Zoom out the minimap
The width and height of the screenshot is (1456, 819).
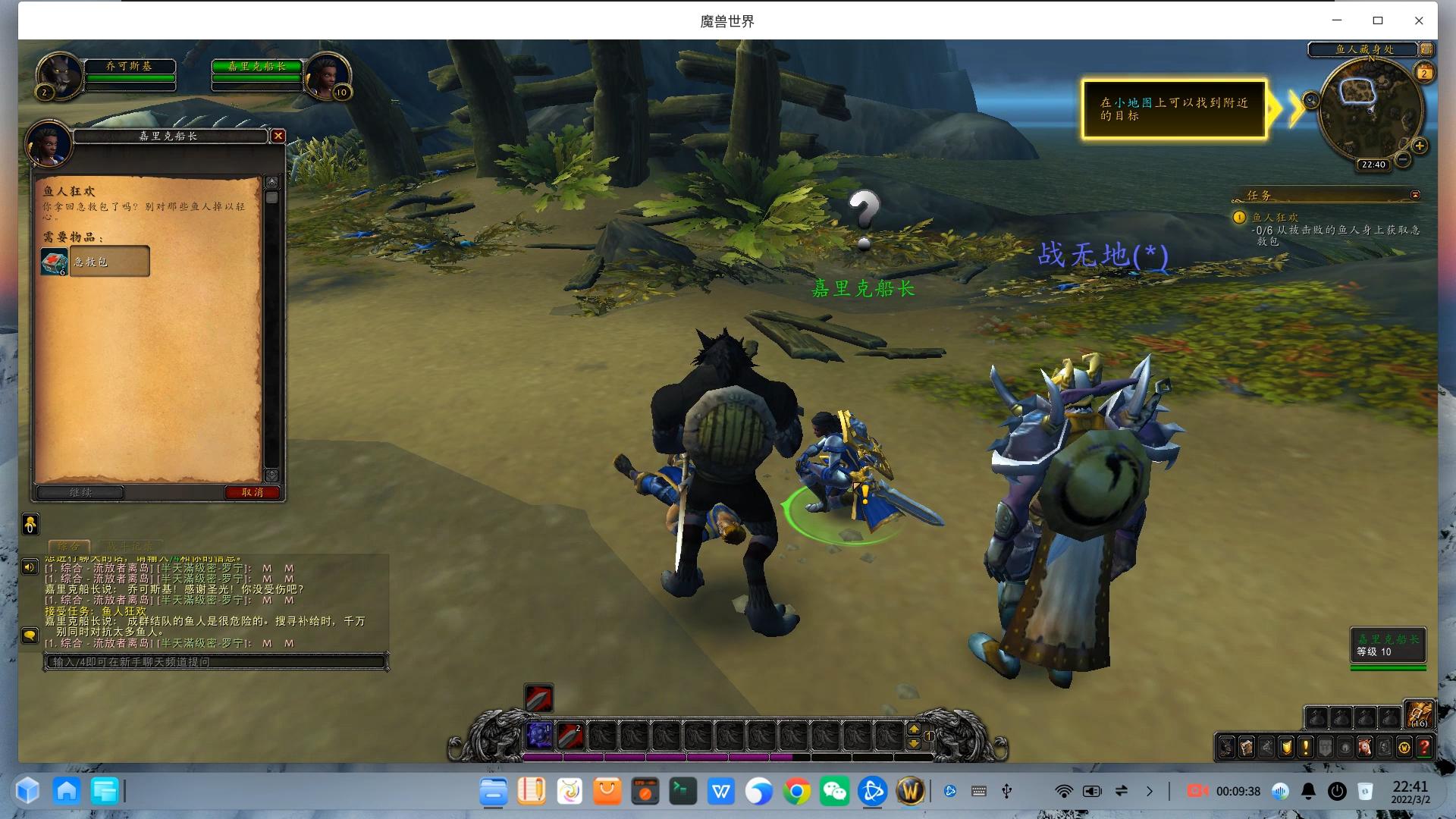1403,160
